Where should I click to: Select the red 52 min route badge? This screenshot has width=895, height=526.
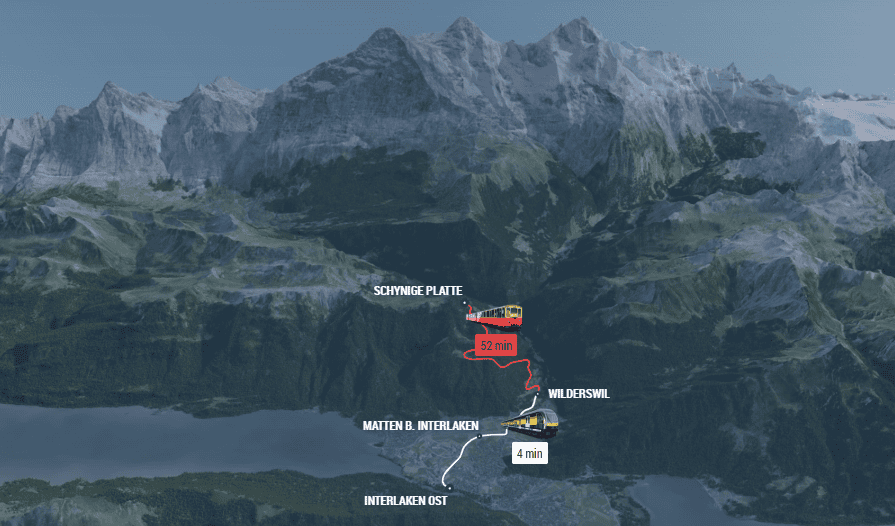(x=496, y=346)
